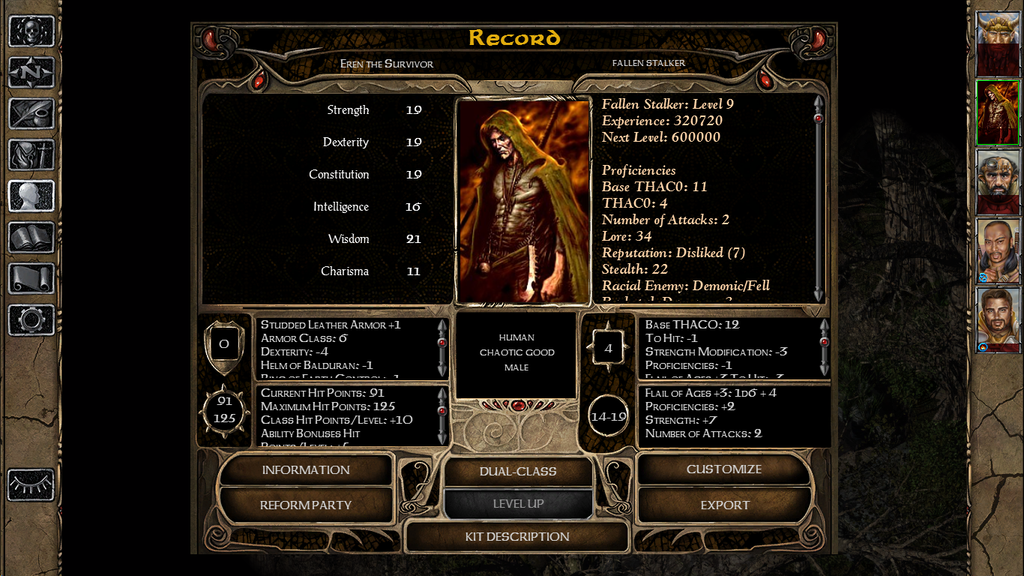Select the green-hooded stalker party portrait
The image size is (1024, 576).
point(997,112)
